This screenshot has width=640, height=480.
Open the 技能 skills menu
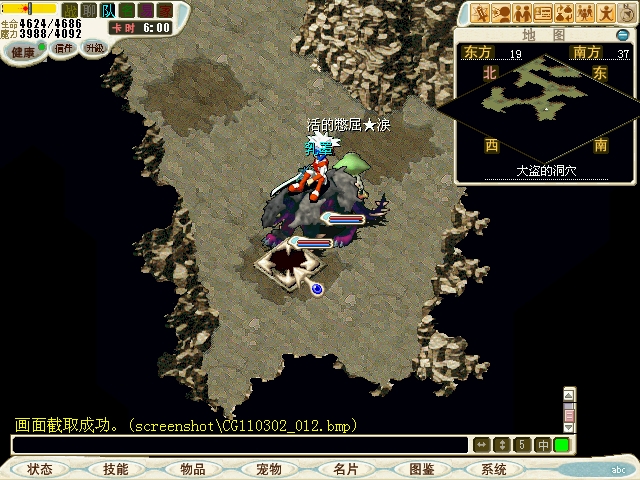(115, 469)
